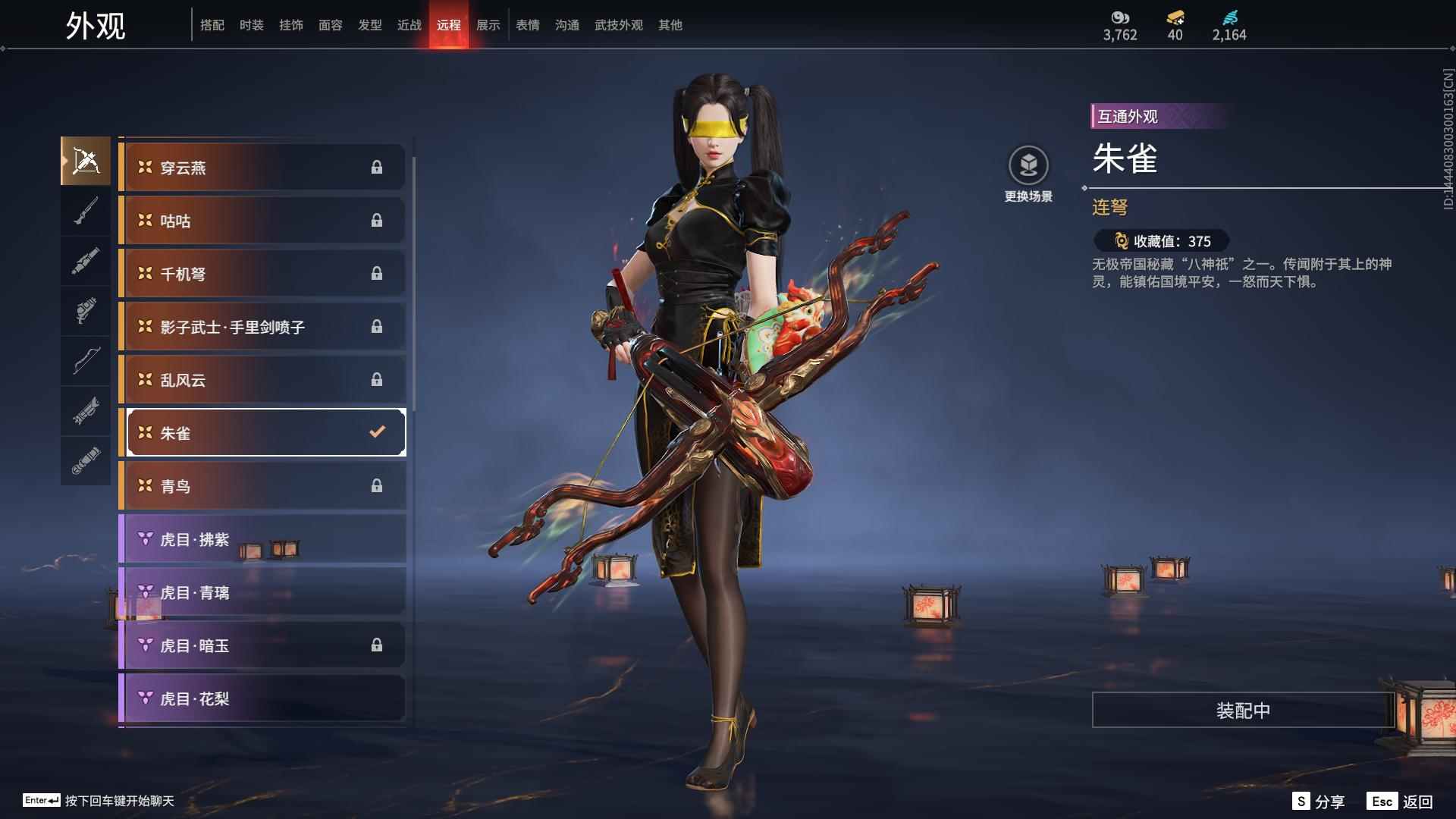The image size is (1456, 819).
Task: Select the 武技外观 menu item
Action: tap(618, 24)
